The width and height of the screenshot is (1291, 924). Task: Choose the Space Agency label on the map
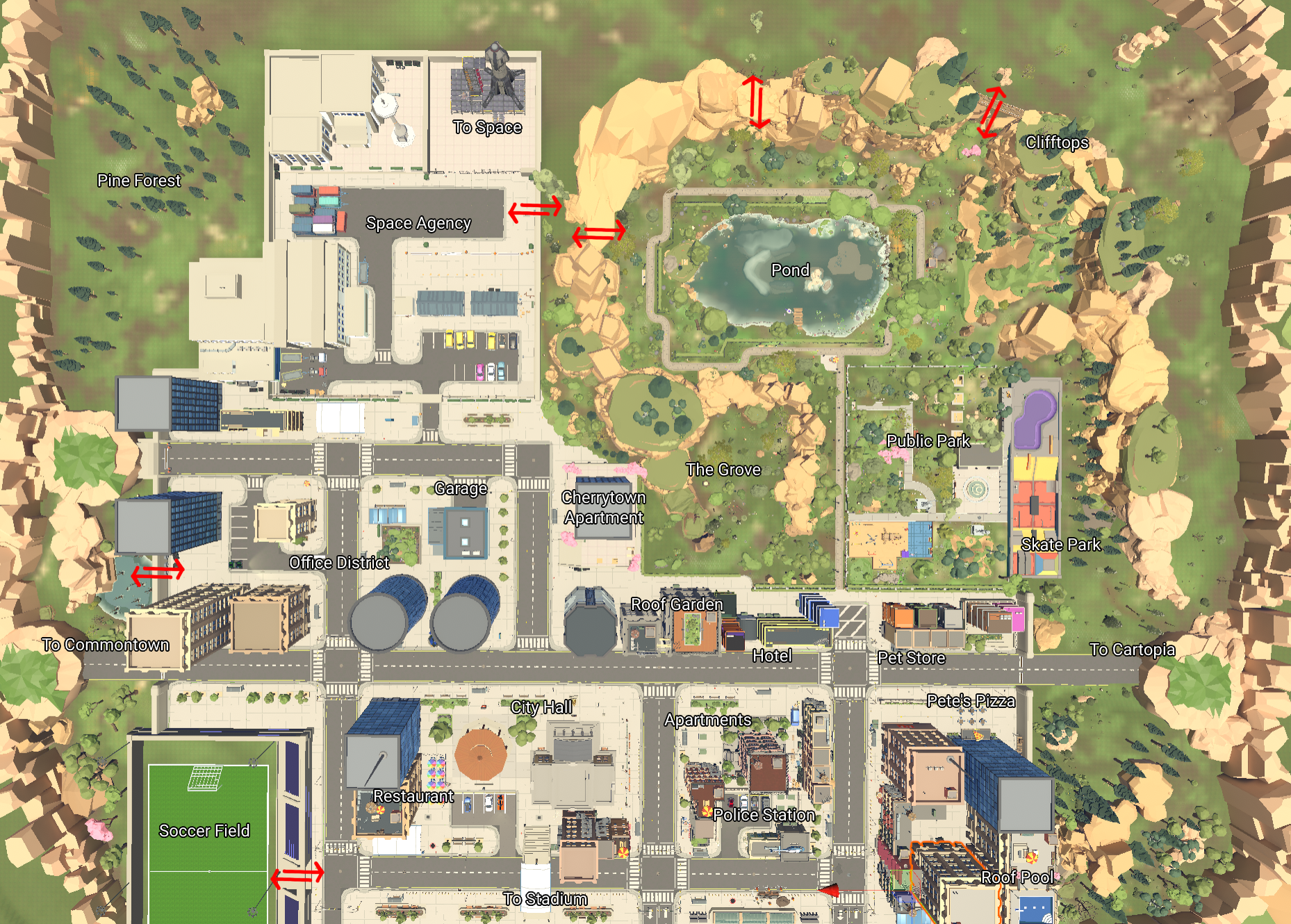[x=418, y=223]
